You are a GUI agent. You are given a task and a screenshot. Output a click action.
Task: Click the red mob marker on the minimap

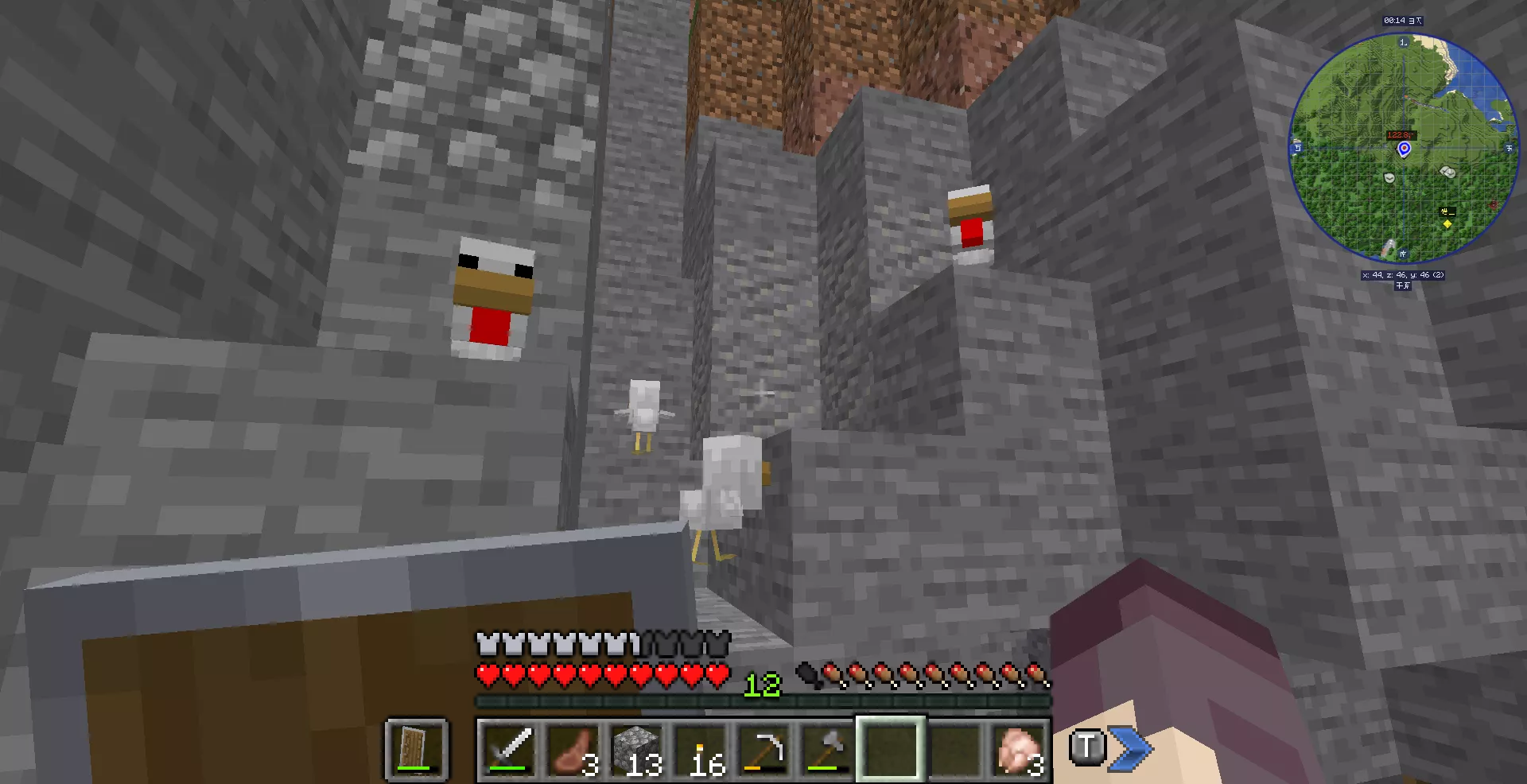(x=1494, y=205)
